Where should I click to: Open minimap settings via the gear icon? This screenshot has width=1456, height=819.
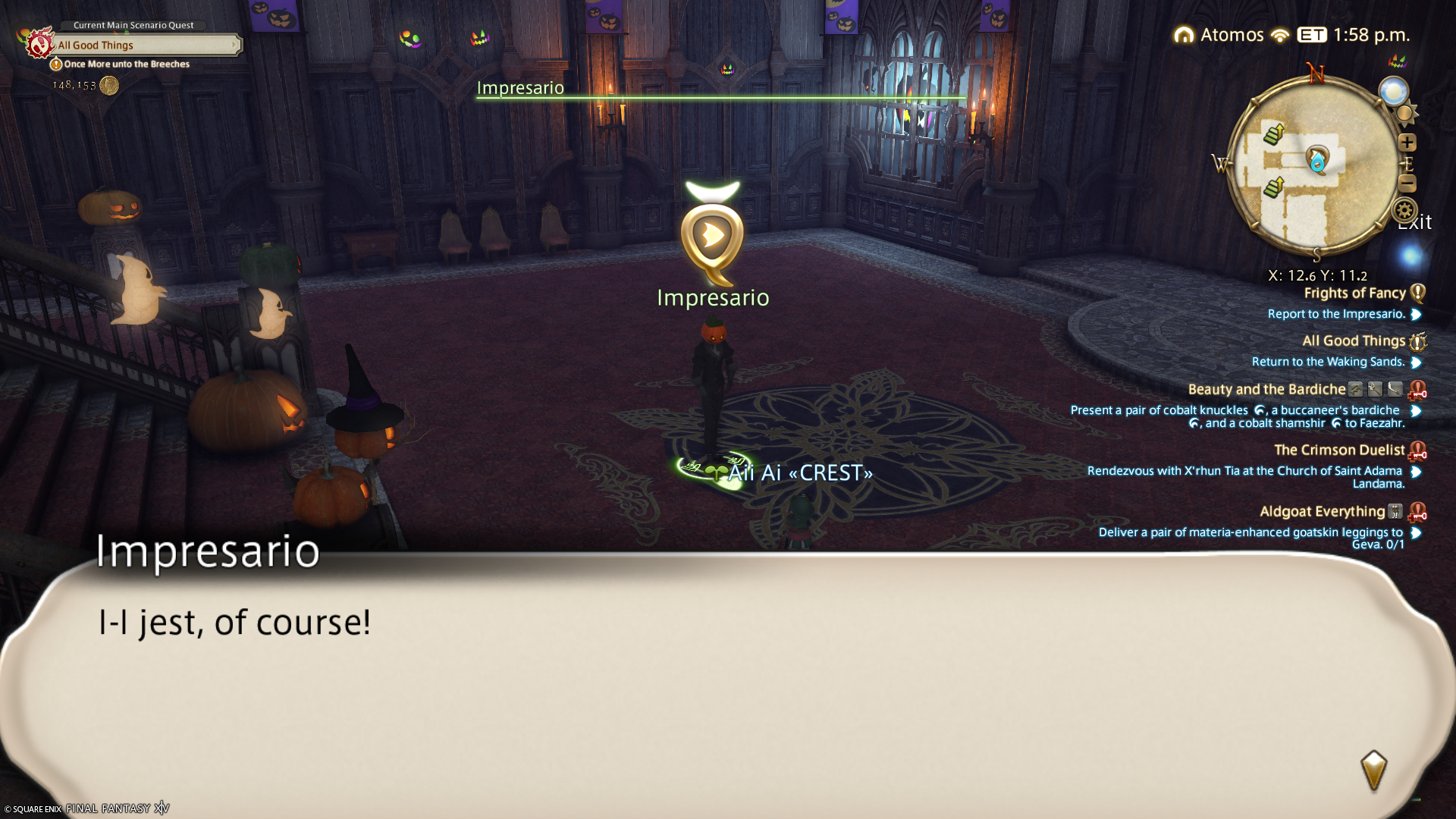tap(1404, 211)
